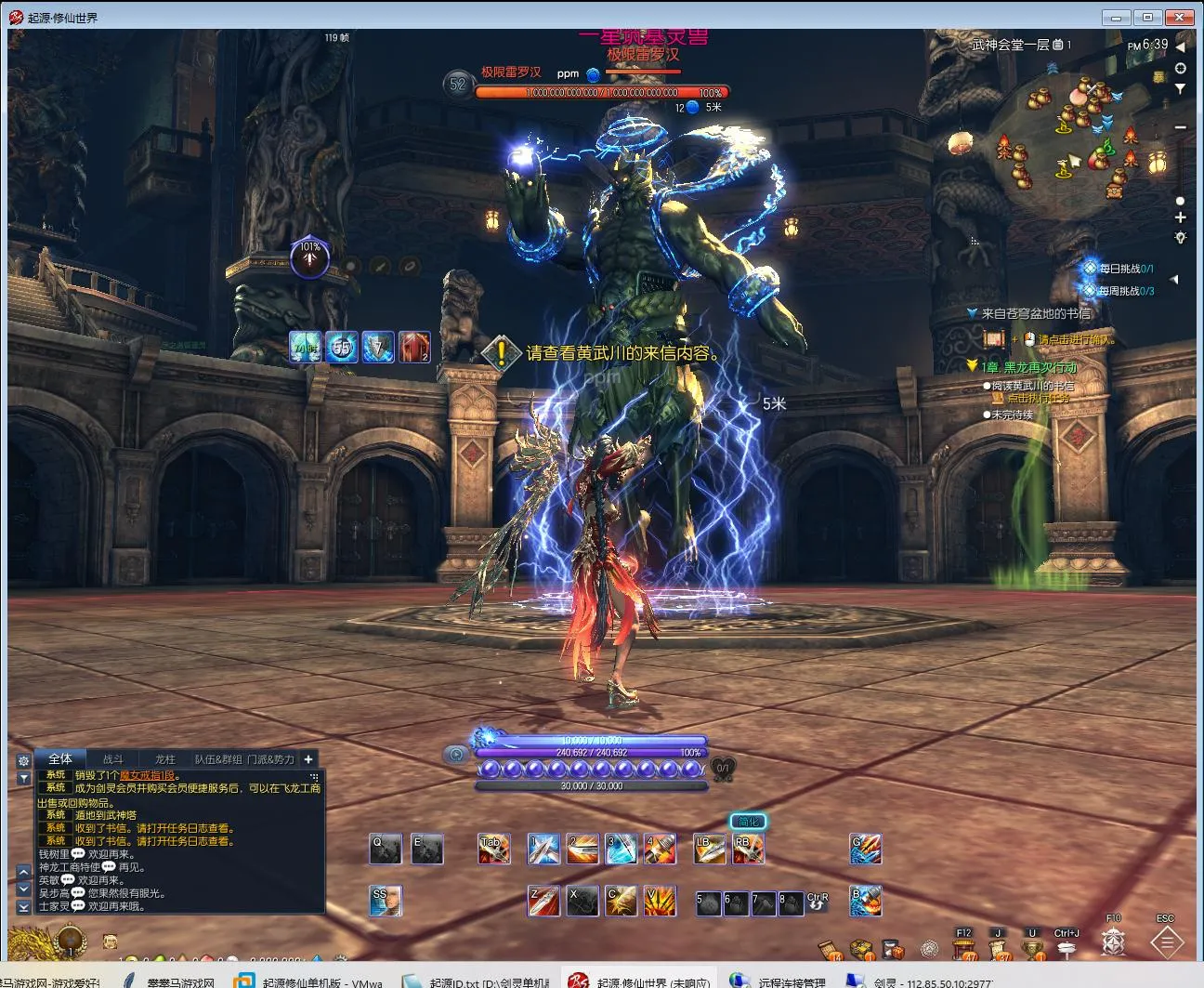Image resolution: width=1204 pixels, height=988 pixels.
Task: Trigger the V burst skill
Action: tap(660, 901)
